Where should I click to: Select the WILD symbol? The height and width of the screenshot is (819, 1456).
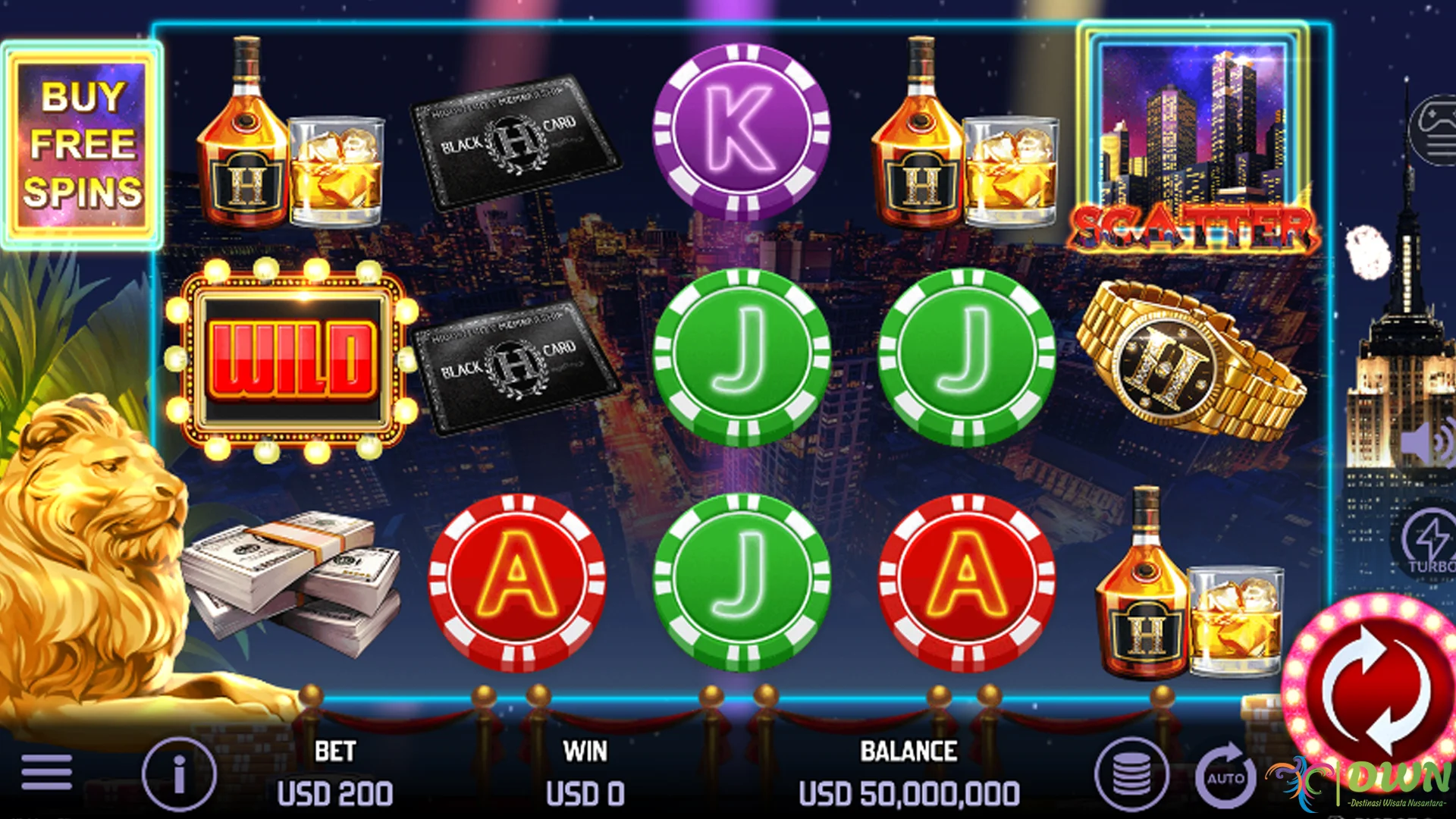point(292,360)
